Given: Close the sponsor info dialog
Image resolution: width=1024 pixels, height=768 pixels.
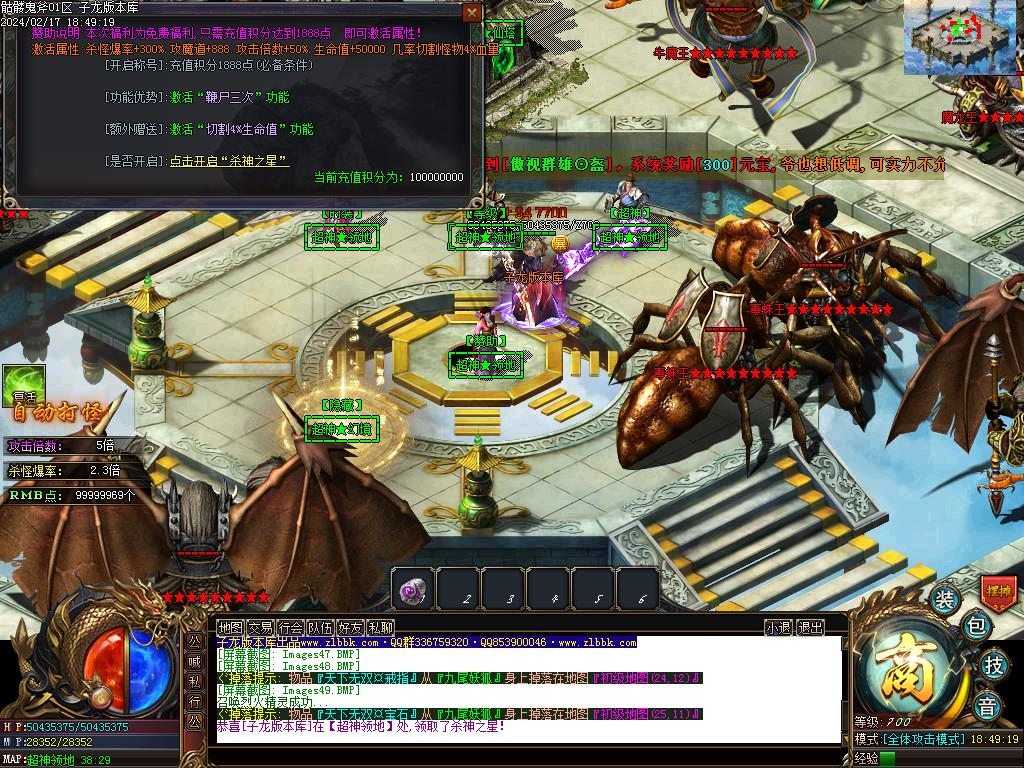Looking at the screenshot, I should (472, 12).
